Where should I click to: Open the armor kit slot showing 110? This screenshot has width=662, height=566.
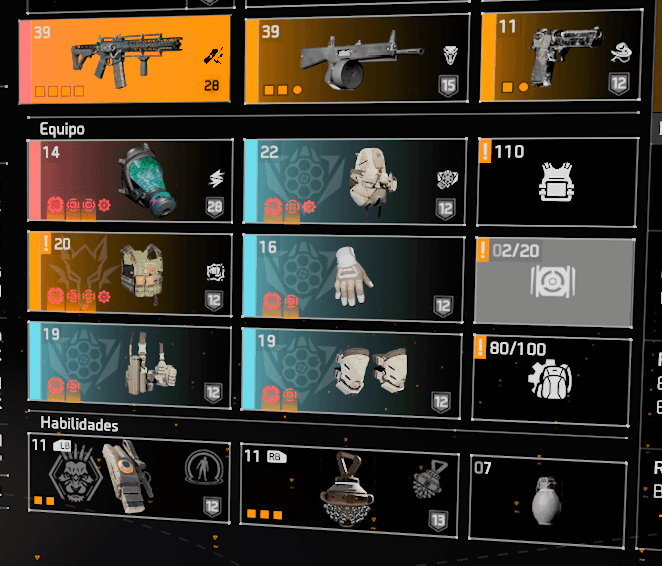[556, 182]
